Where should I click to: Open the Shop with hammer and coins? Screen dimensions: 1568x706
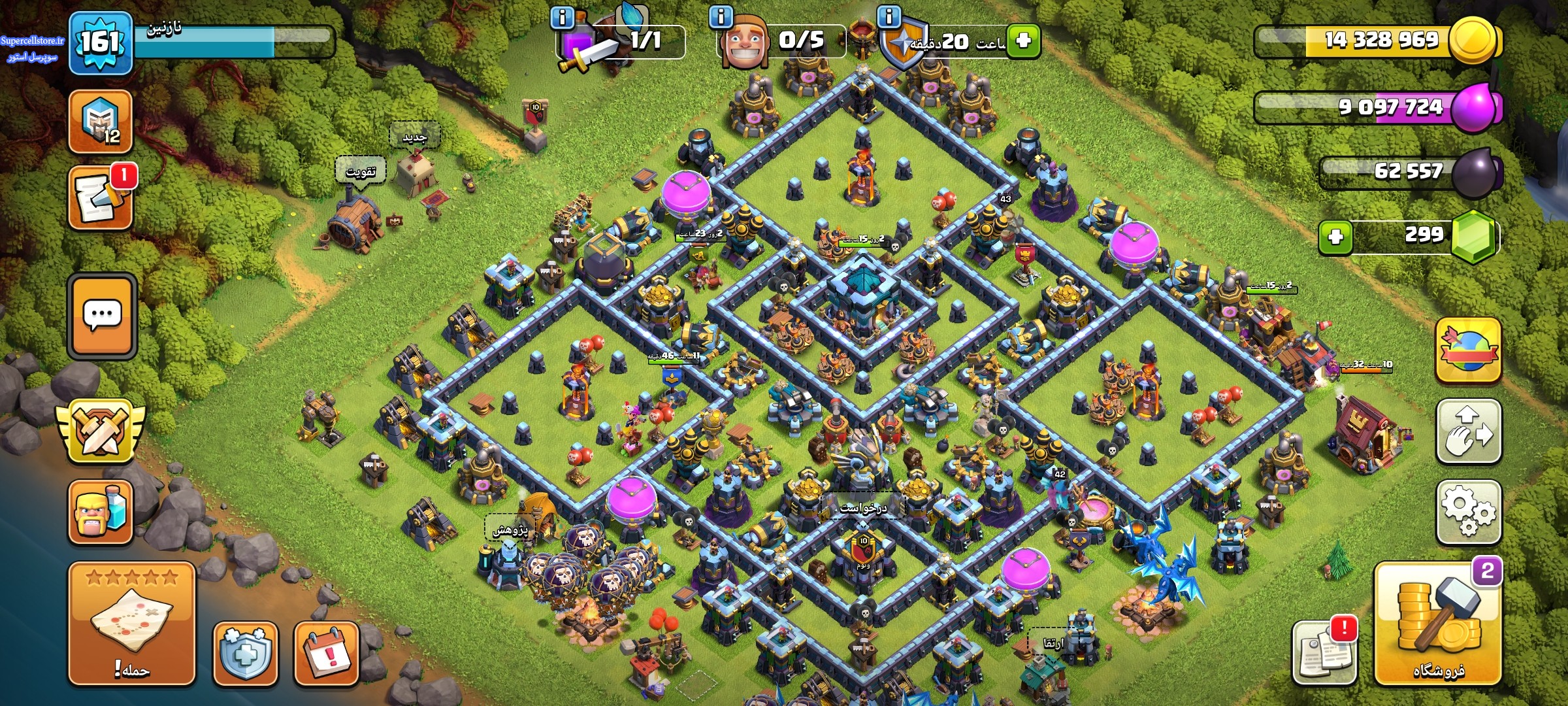point(1437,624)
